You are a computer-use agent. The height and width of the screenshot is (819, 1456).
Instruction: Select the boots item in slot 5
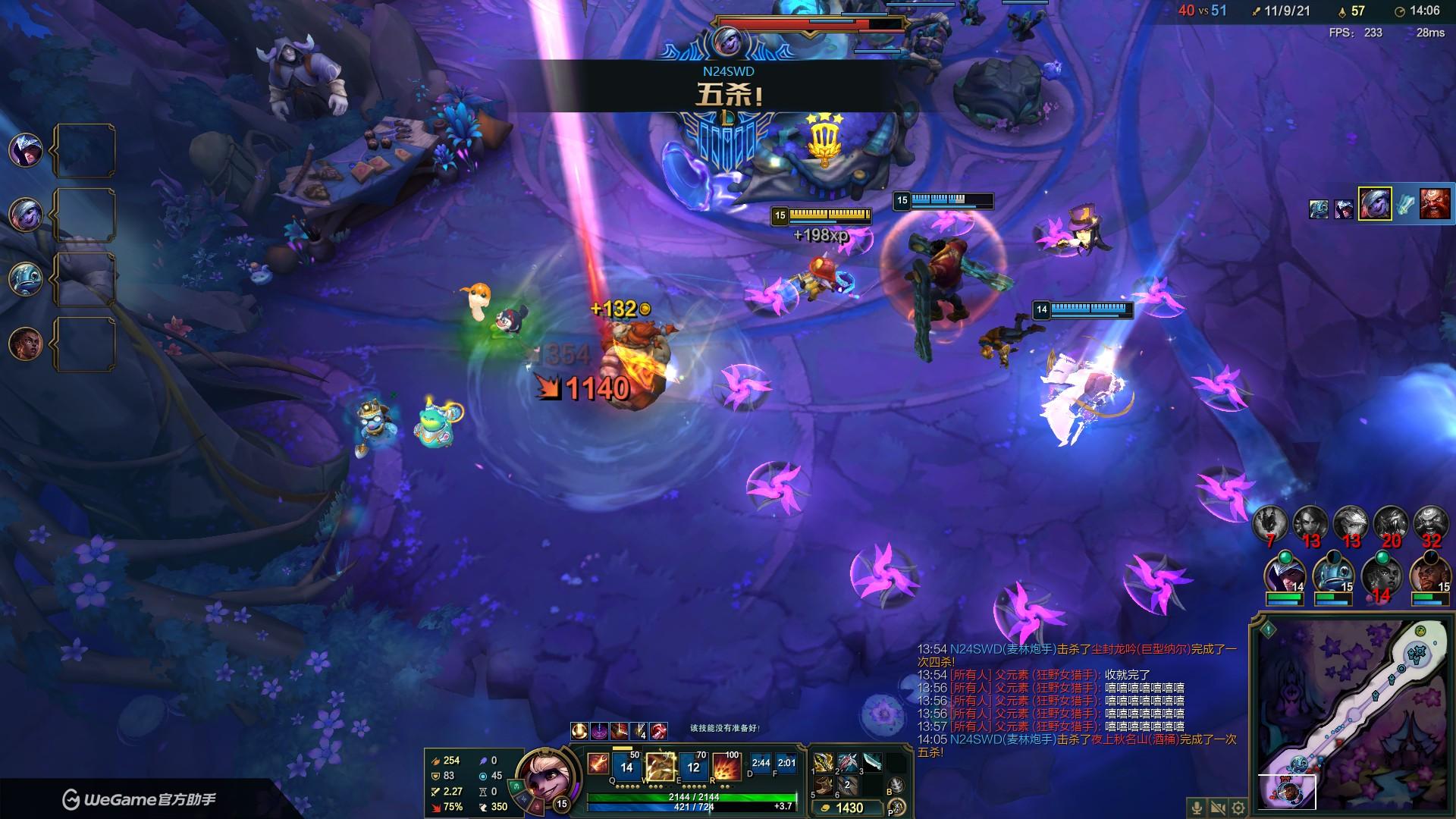click(823, 786)
